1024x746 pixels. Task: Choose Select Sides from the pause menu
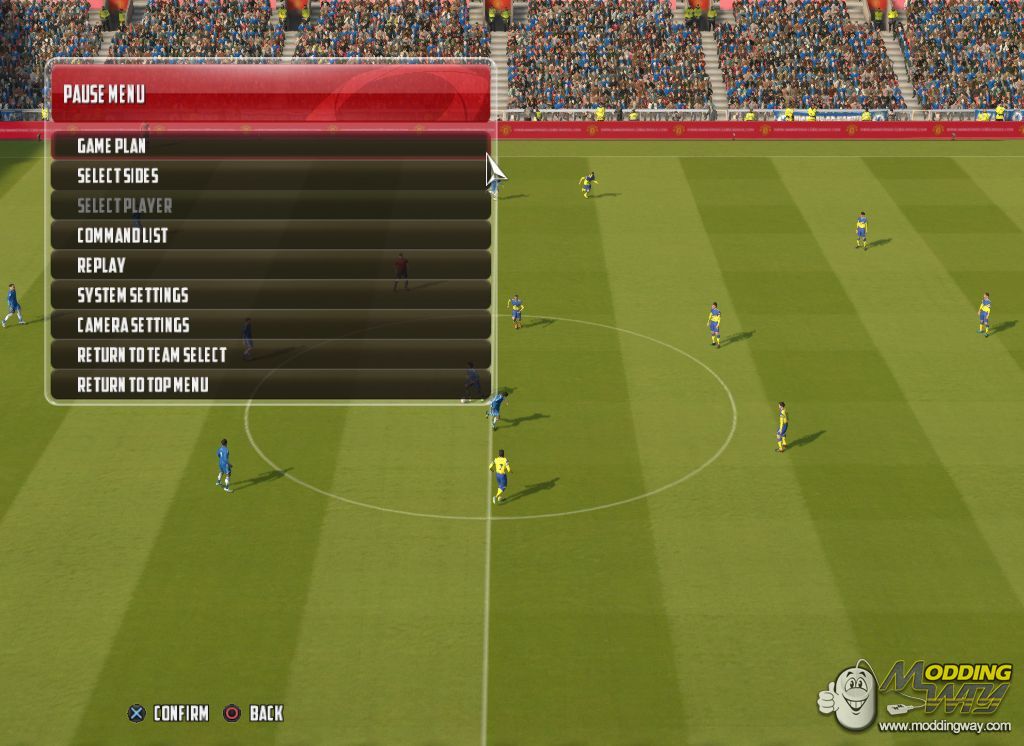[x=118, y=176]
